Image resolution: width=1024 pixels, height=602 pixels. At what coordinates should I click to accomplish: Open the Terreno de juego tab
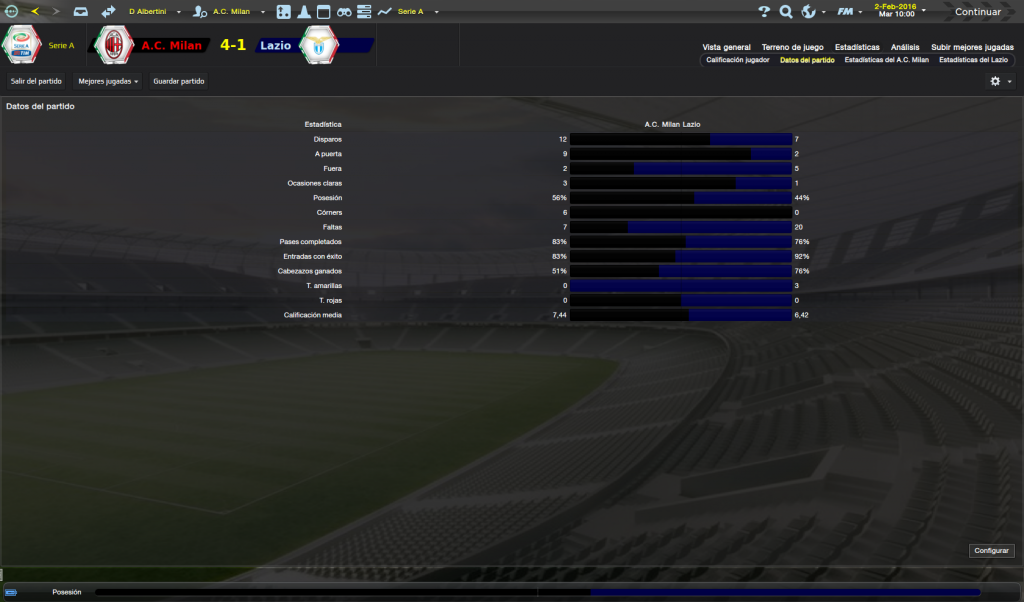792,47
